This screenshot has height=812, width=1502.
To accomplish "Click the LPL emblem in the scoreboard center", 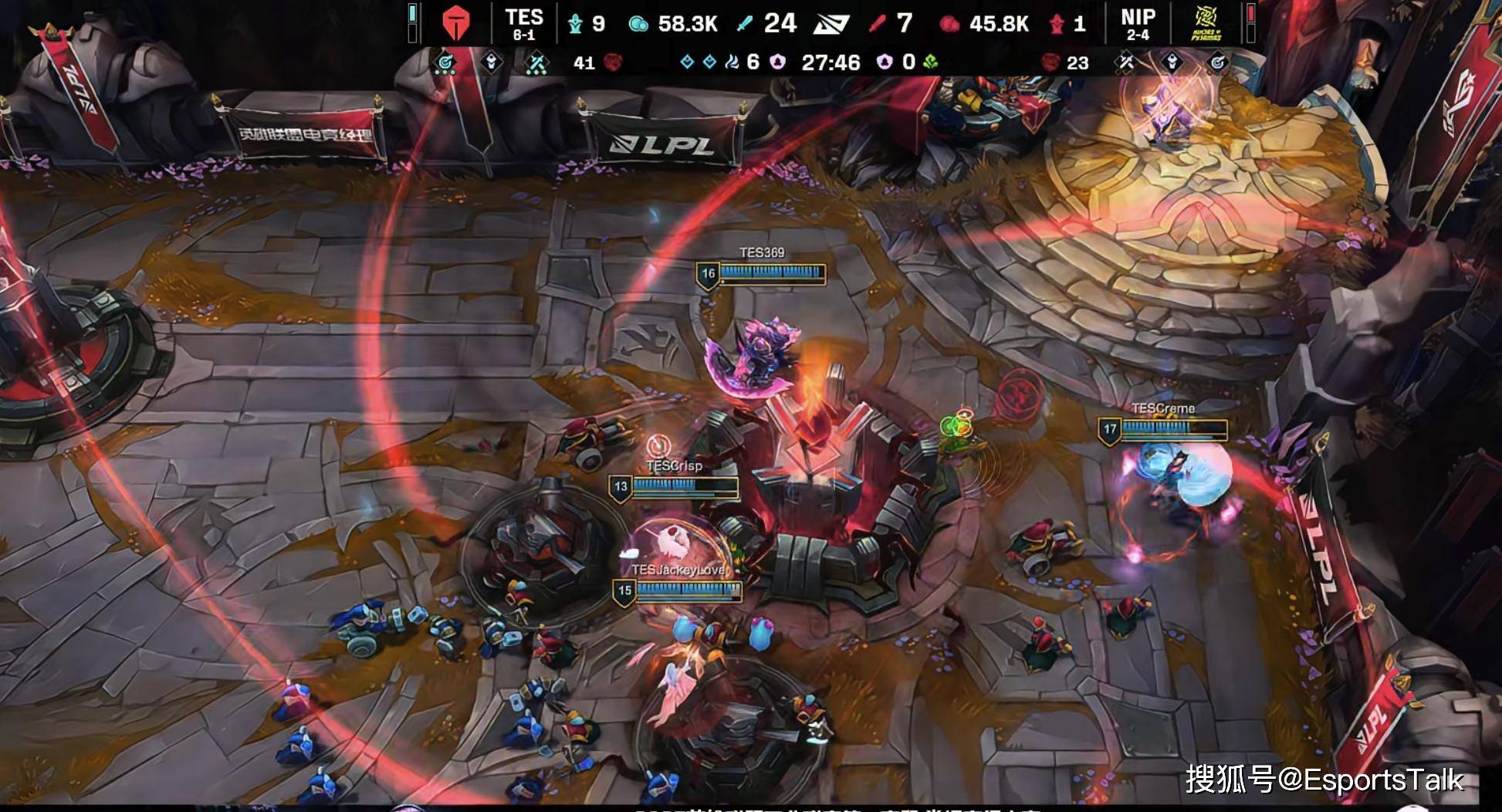I will coord(831,24).
